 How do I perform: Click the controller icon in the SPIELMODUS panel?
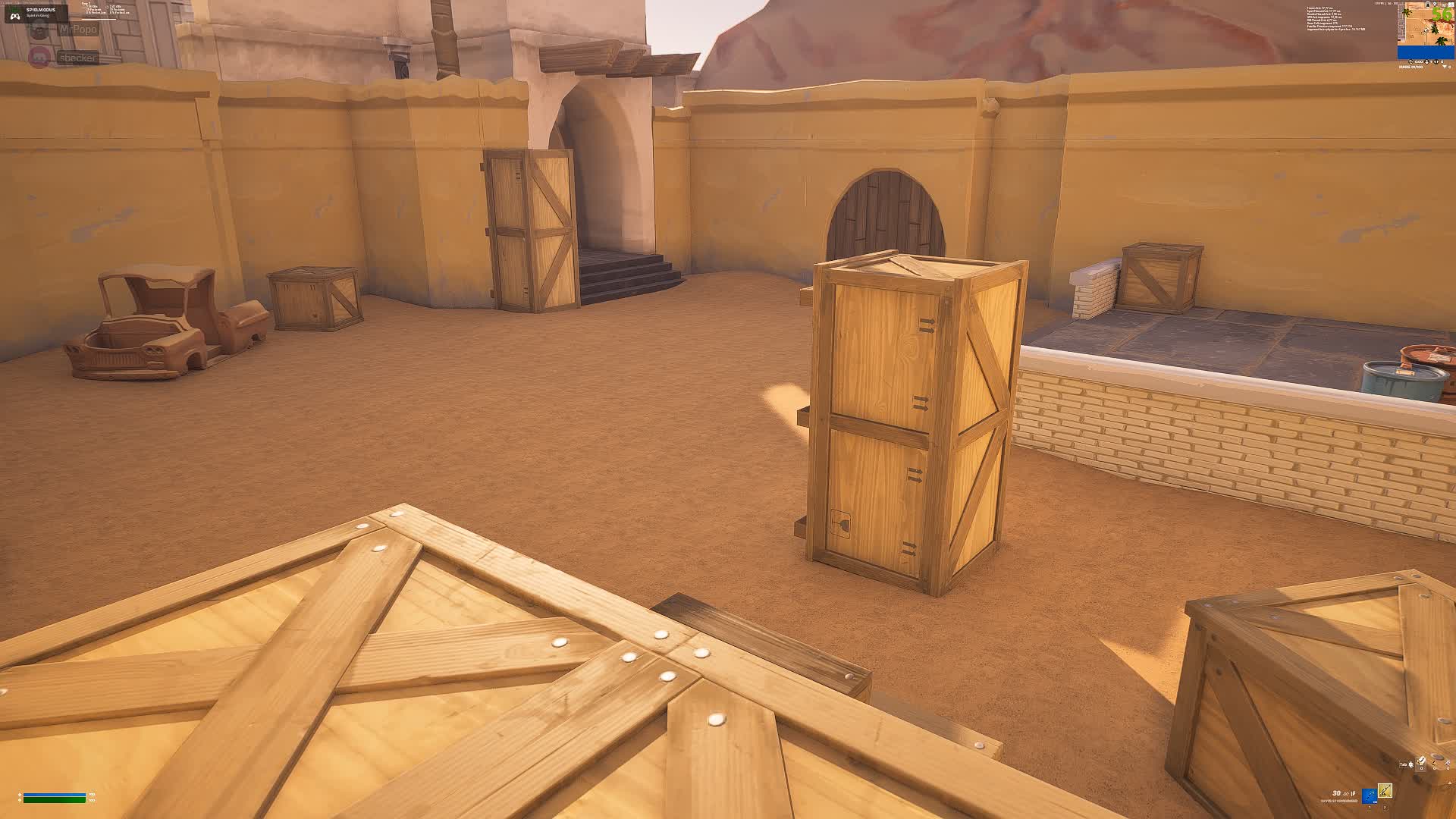pos(15,16)
